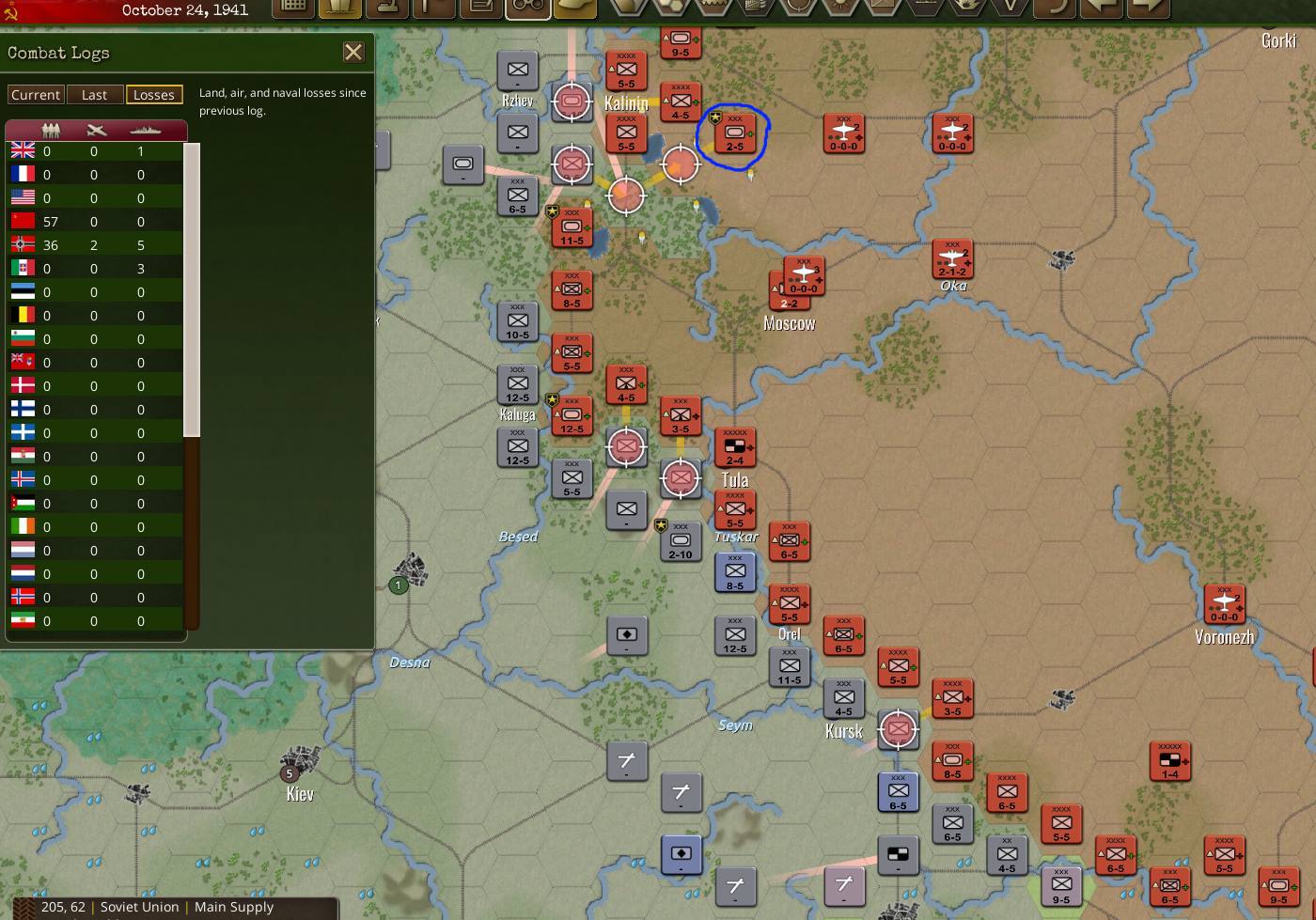Screen dimensions: 1316x920
Task: Open the aircraft losses column in Combat Logs
Action: pos(94,130)
